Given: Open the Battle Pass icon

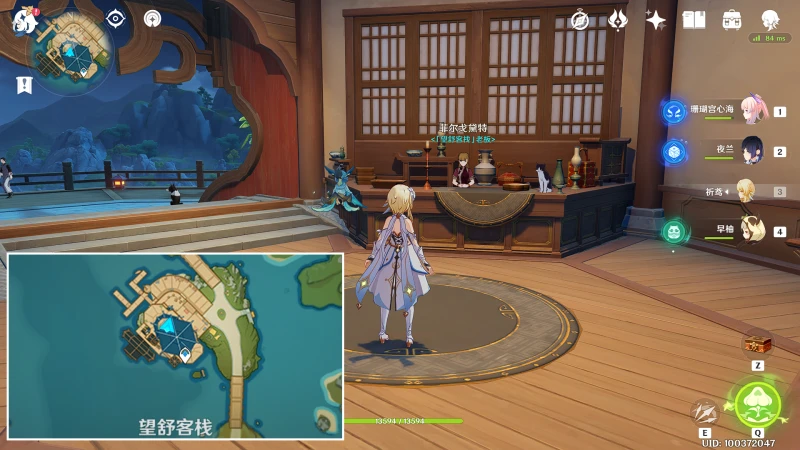Looking at the screenshot, I should (x=618, y=20).
